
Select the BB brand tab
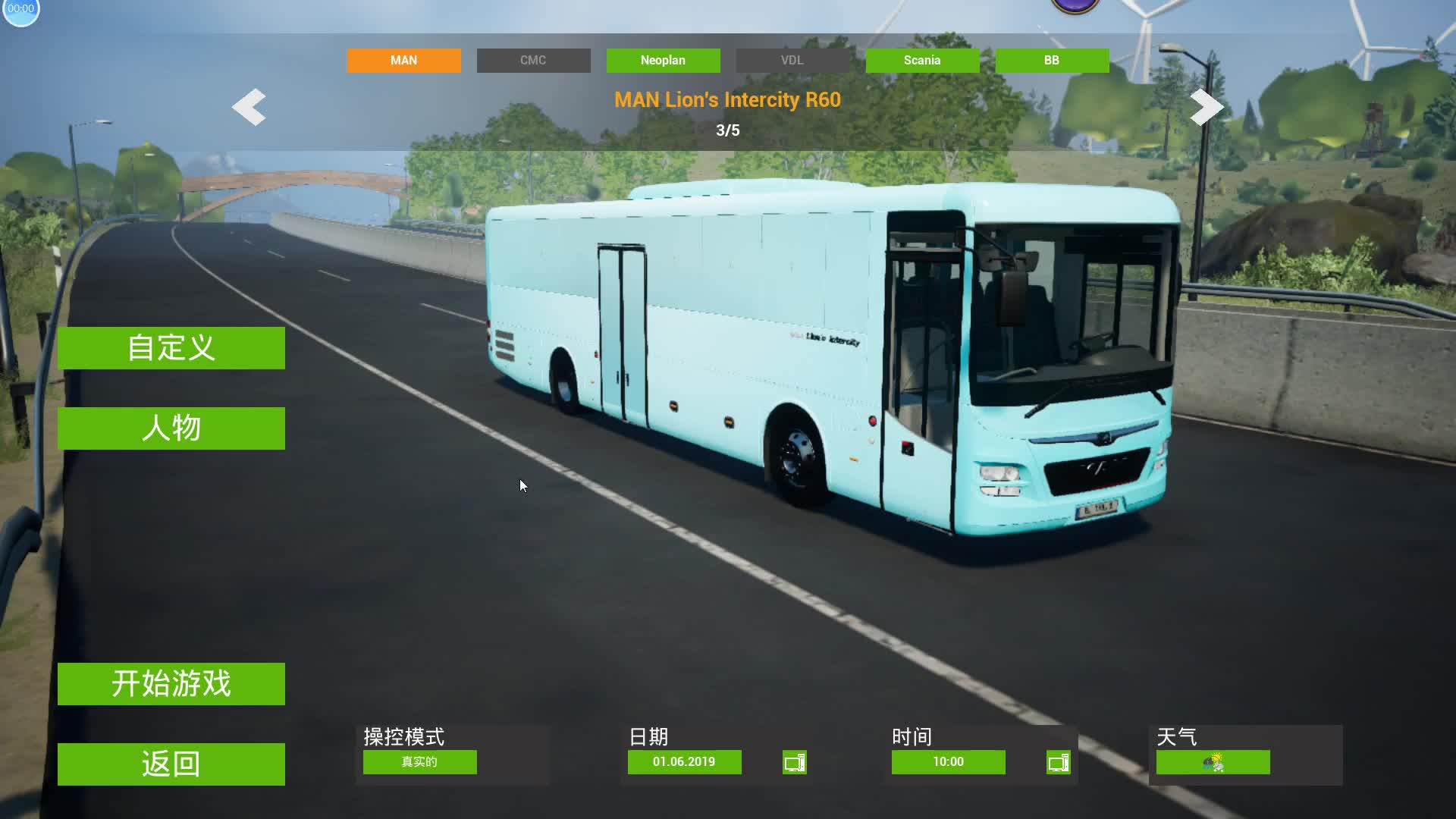coord(1052,61)
